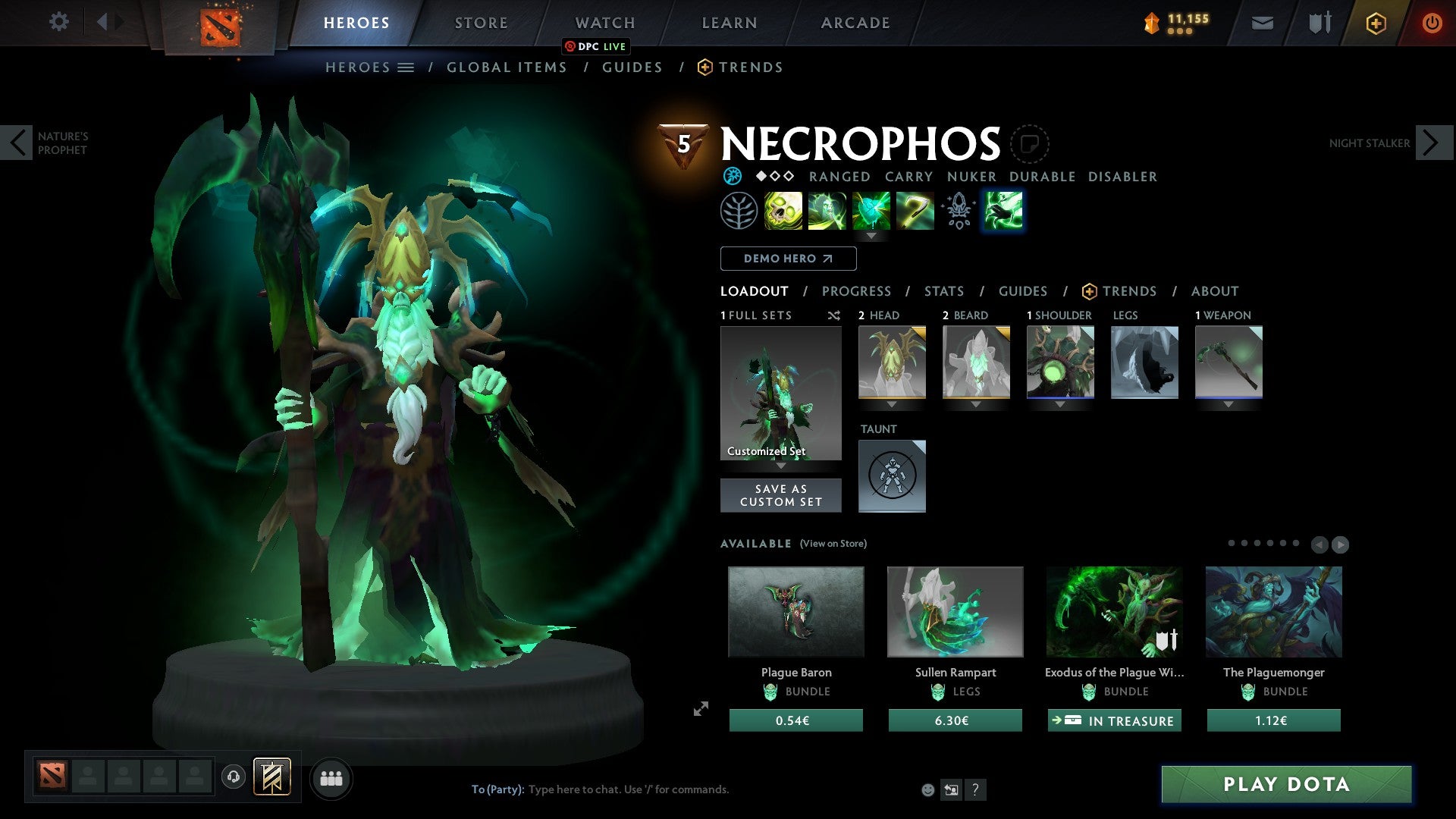Click the armory shield and sword icon
The width and height of the screenshot is (1456, 819).
(1319, 23)
